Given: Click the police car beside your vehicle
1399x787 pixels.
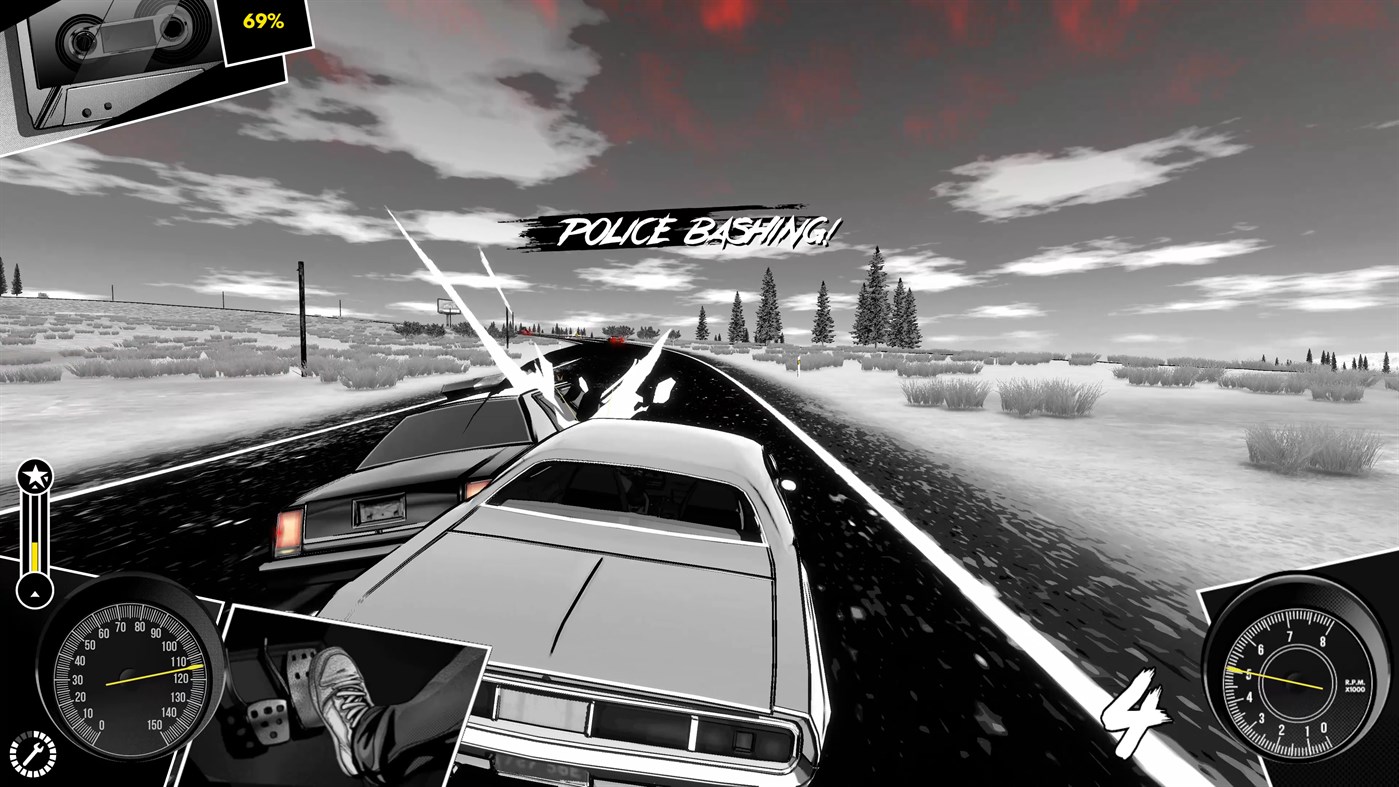Looking at the screenshot, I should click(400, 480).
